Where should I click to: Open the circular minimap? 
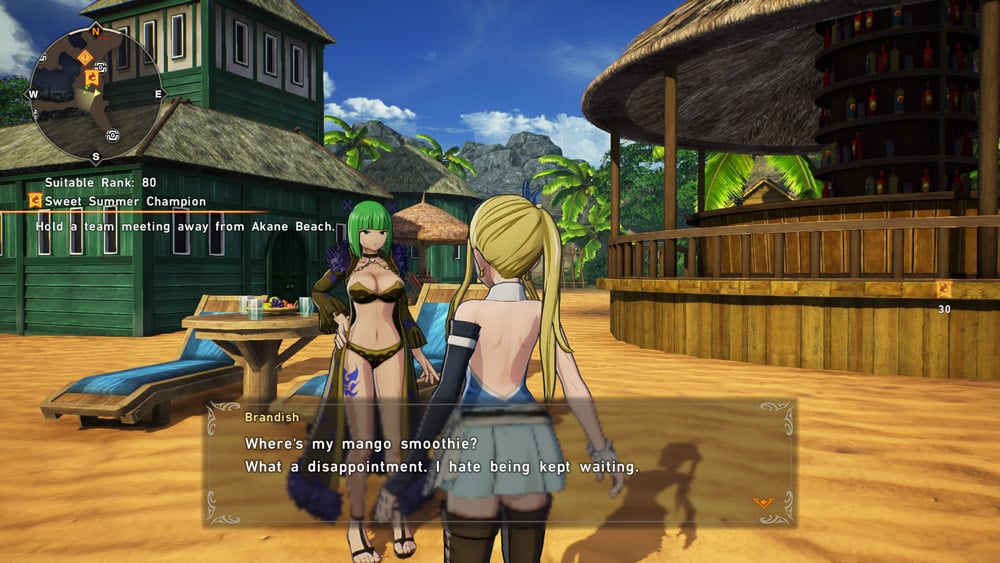95,93
